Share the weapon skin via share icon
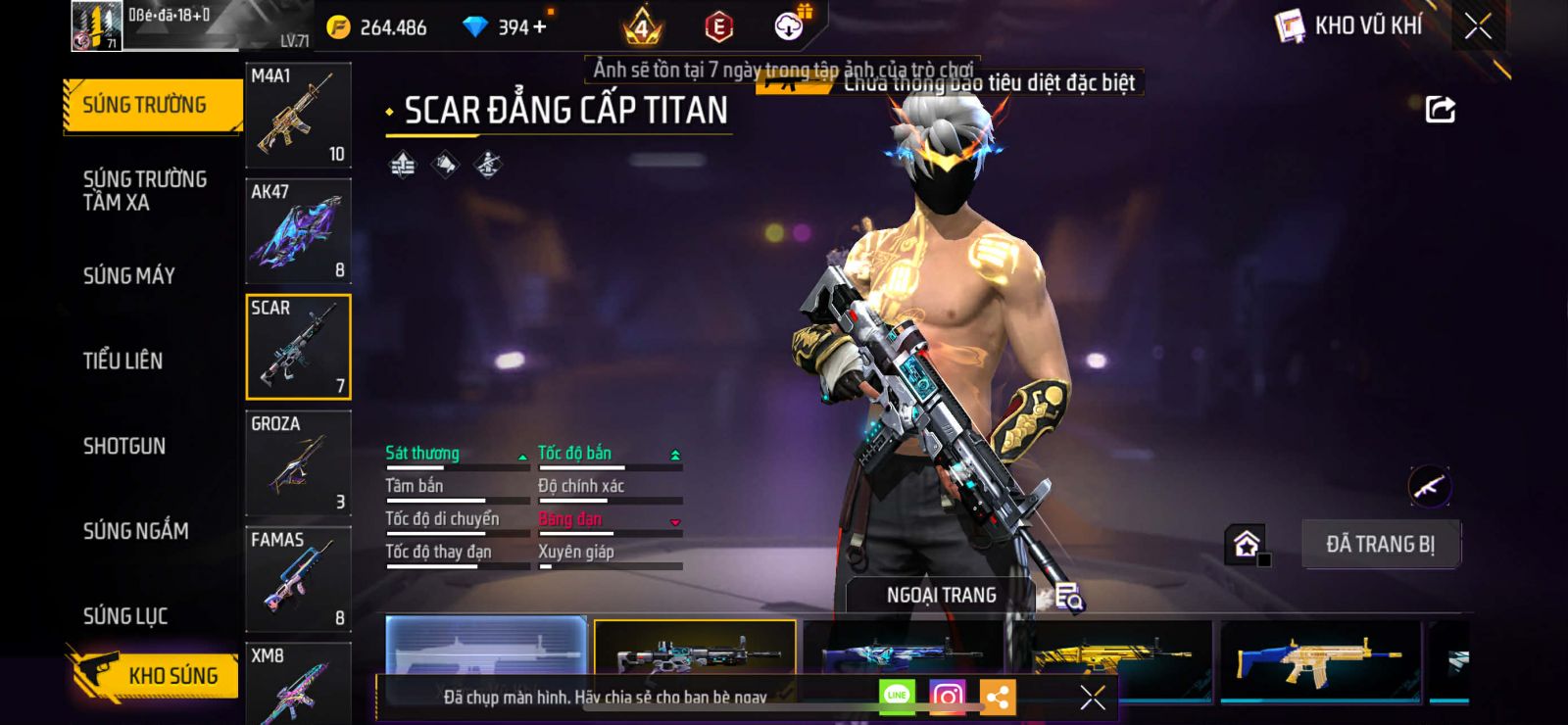This screenshot has height=725, width=1568. point(1440,109)
